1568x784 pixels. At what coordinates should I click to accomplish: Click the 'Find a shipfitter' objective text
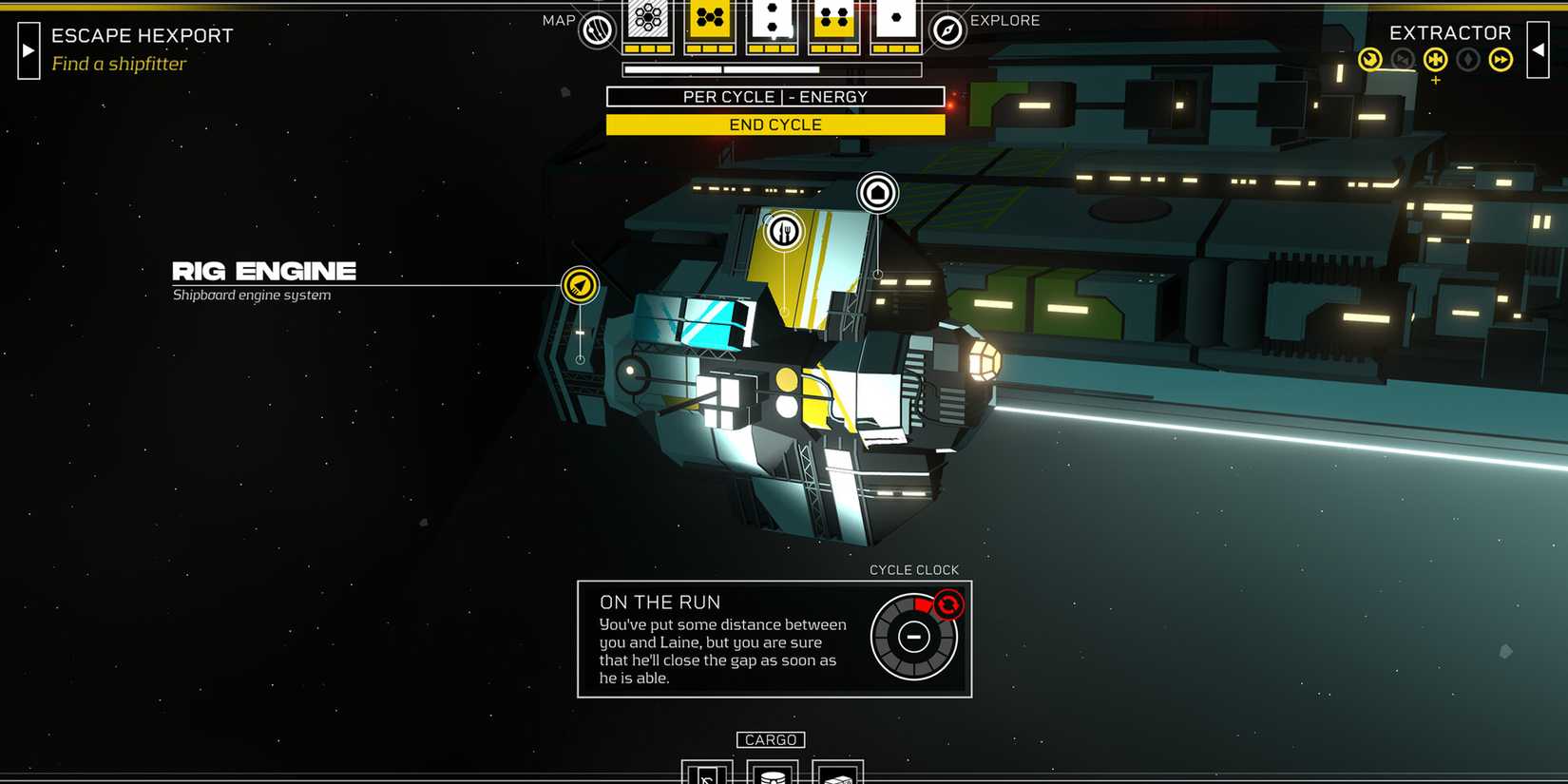(x=119, y=64)
